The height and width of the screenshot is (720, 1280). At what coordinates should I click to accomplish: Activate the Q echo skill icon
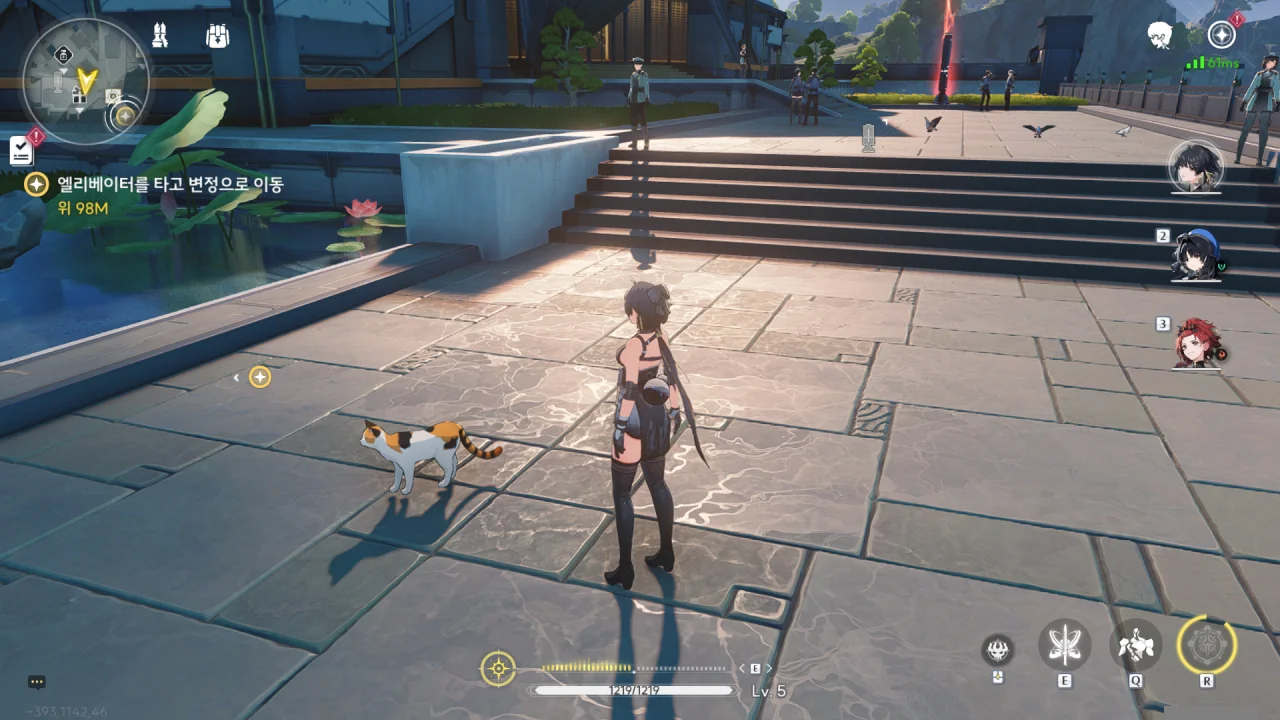(1136, 645)
